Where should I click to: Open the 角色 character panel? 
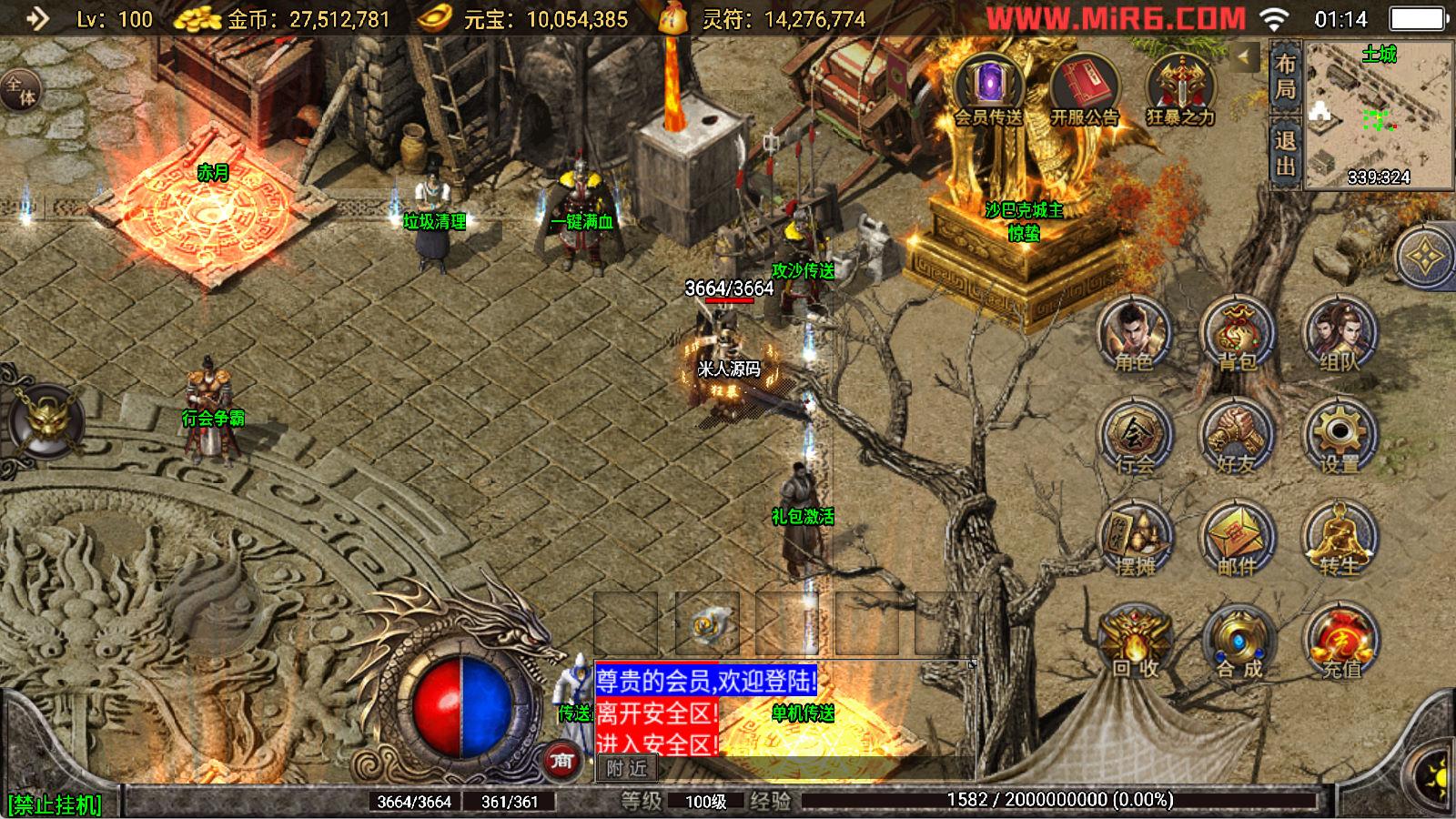point(1133,335)
